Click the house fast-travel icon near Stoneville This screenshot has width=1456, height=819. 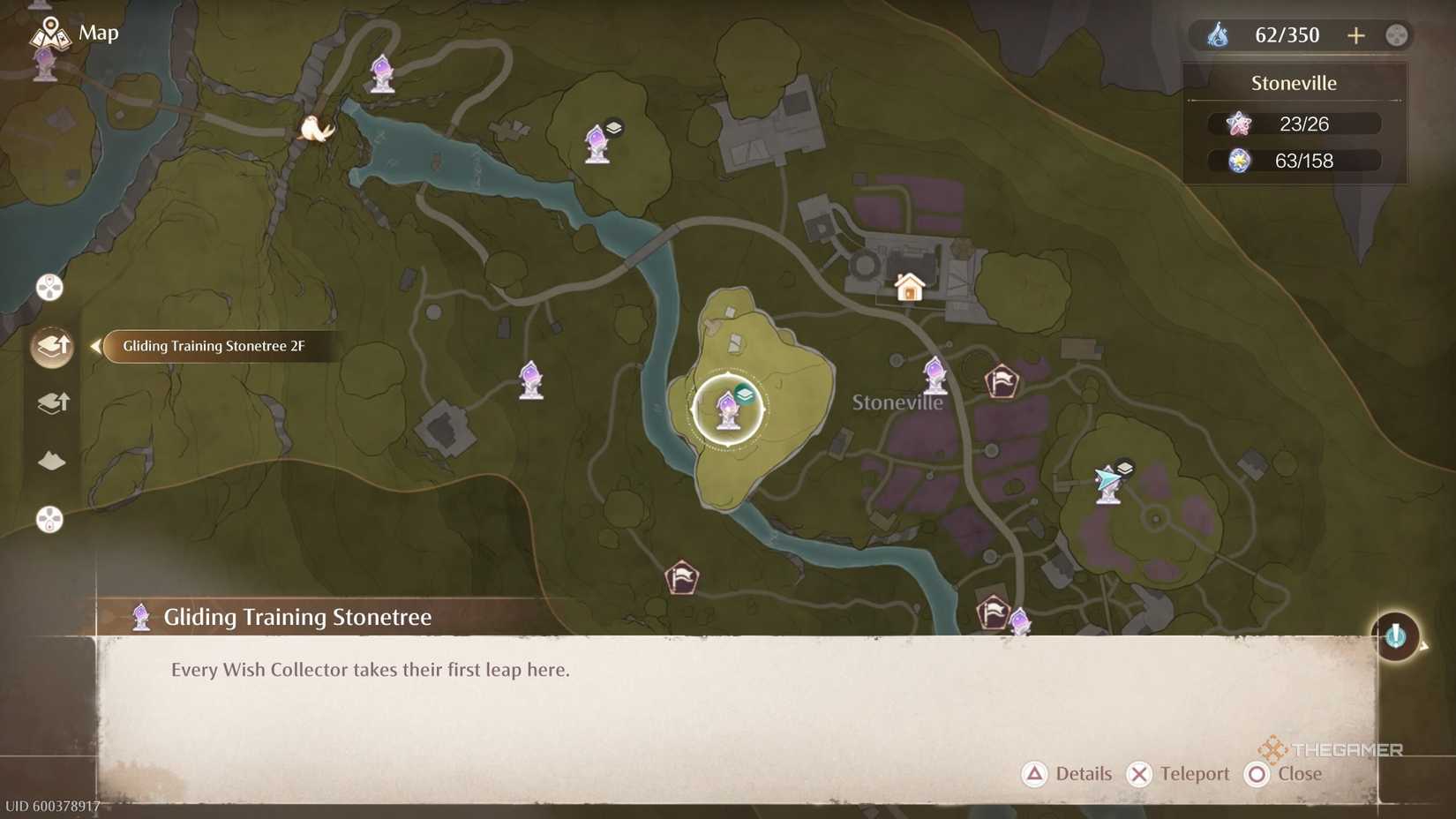coord(909,288)
